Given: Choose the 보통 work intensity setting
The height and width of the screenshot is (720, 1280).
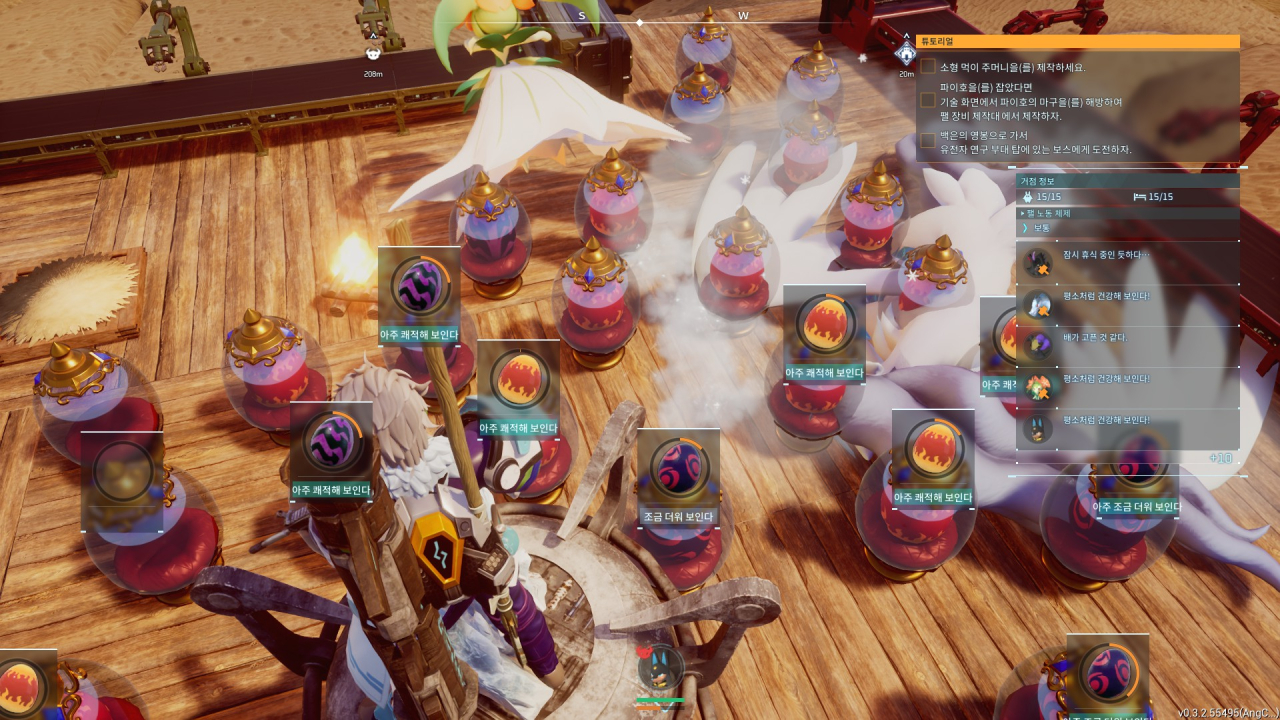Looking at the screenshot, I should coord(1127,228).
